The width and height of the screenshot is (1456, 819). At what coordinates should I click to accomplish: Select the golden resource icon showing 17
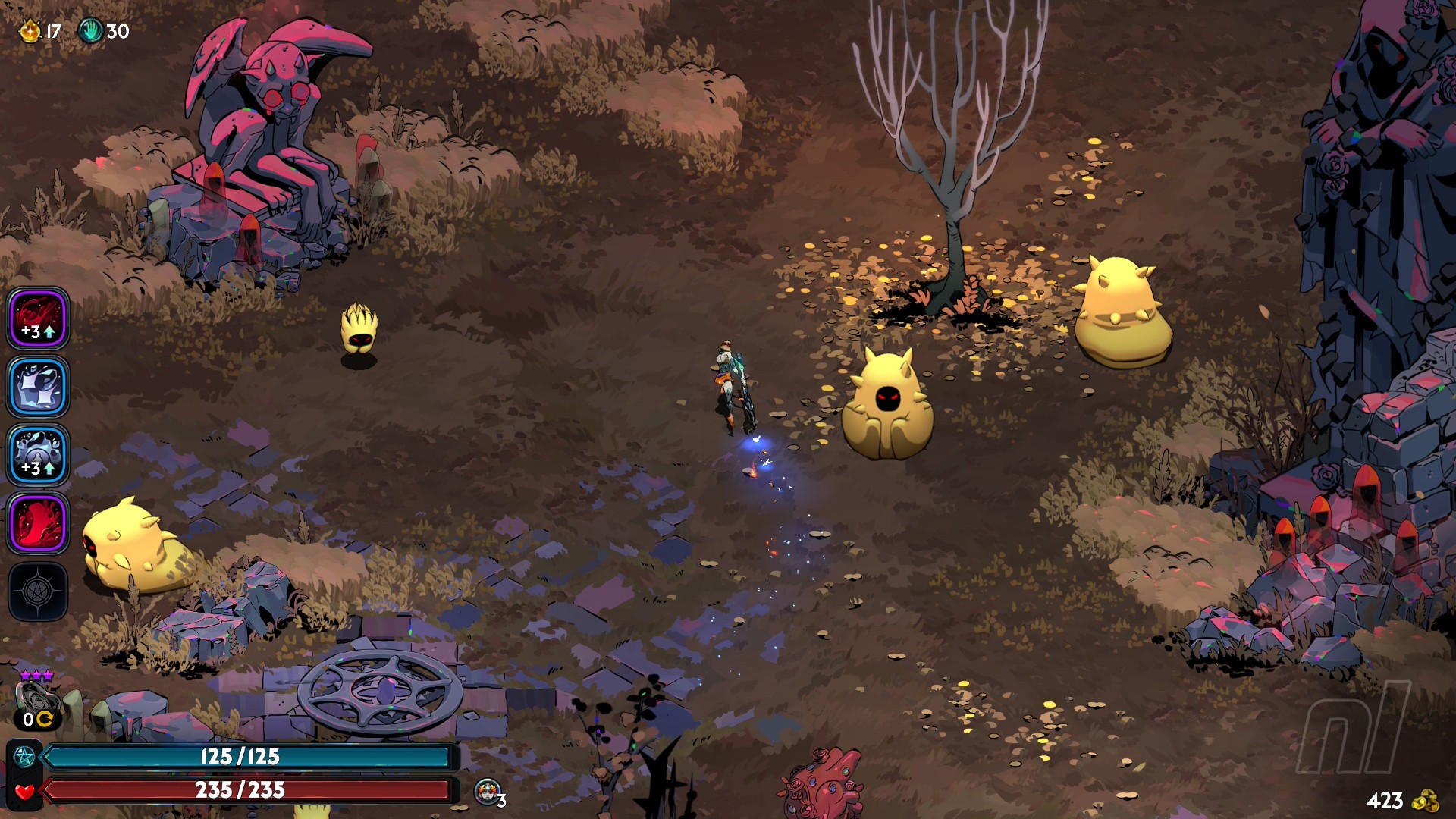(30, 31)
